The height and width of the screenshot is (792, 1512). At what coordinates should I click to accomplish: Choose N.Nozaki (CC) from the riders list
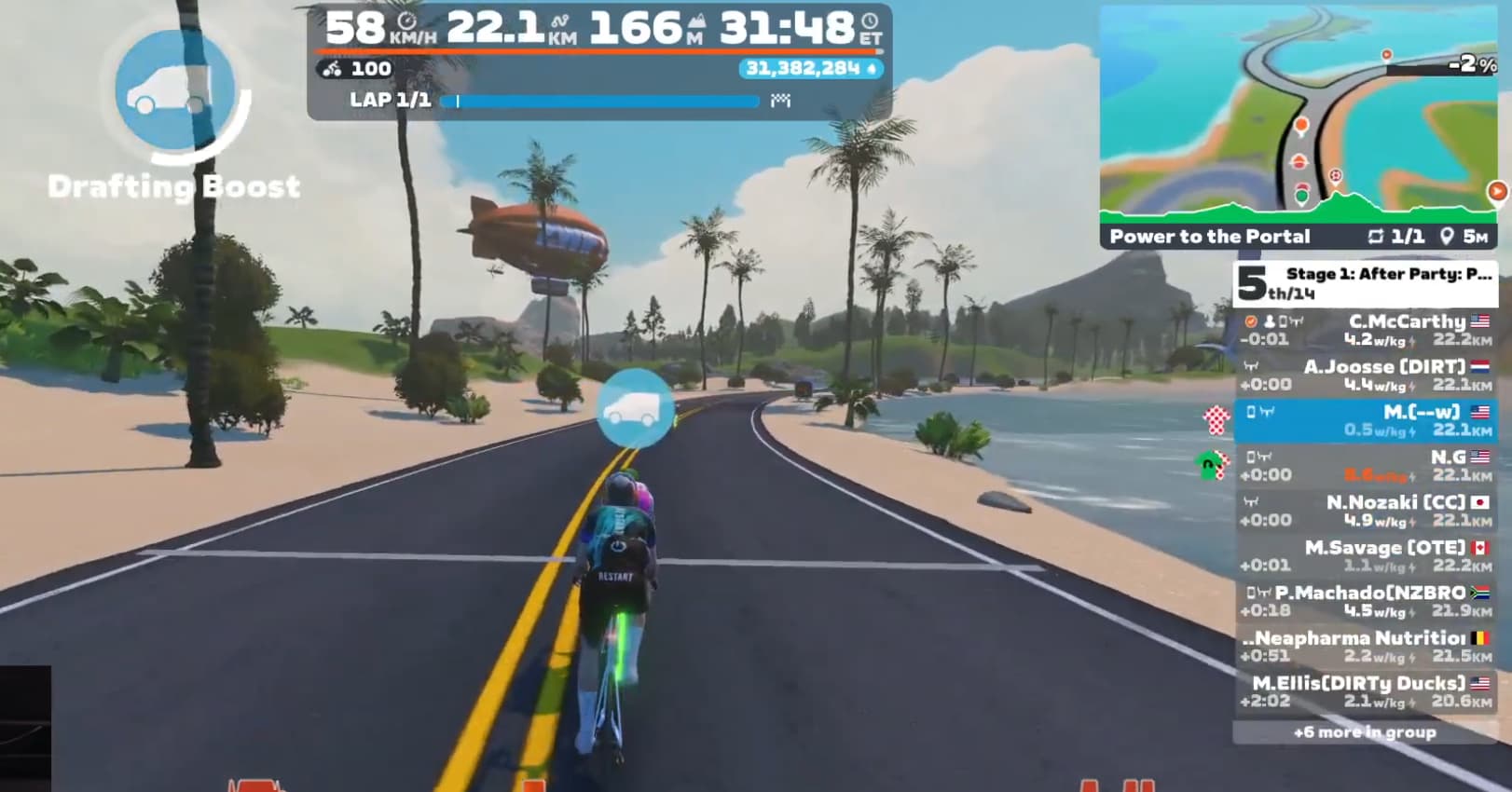coord(1367,512)
